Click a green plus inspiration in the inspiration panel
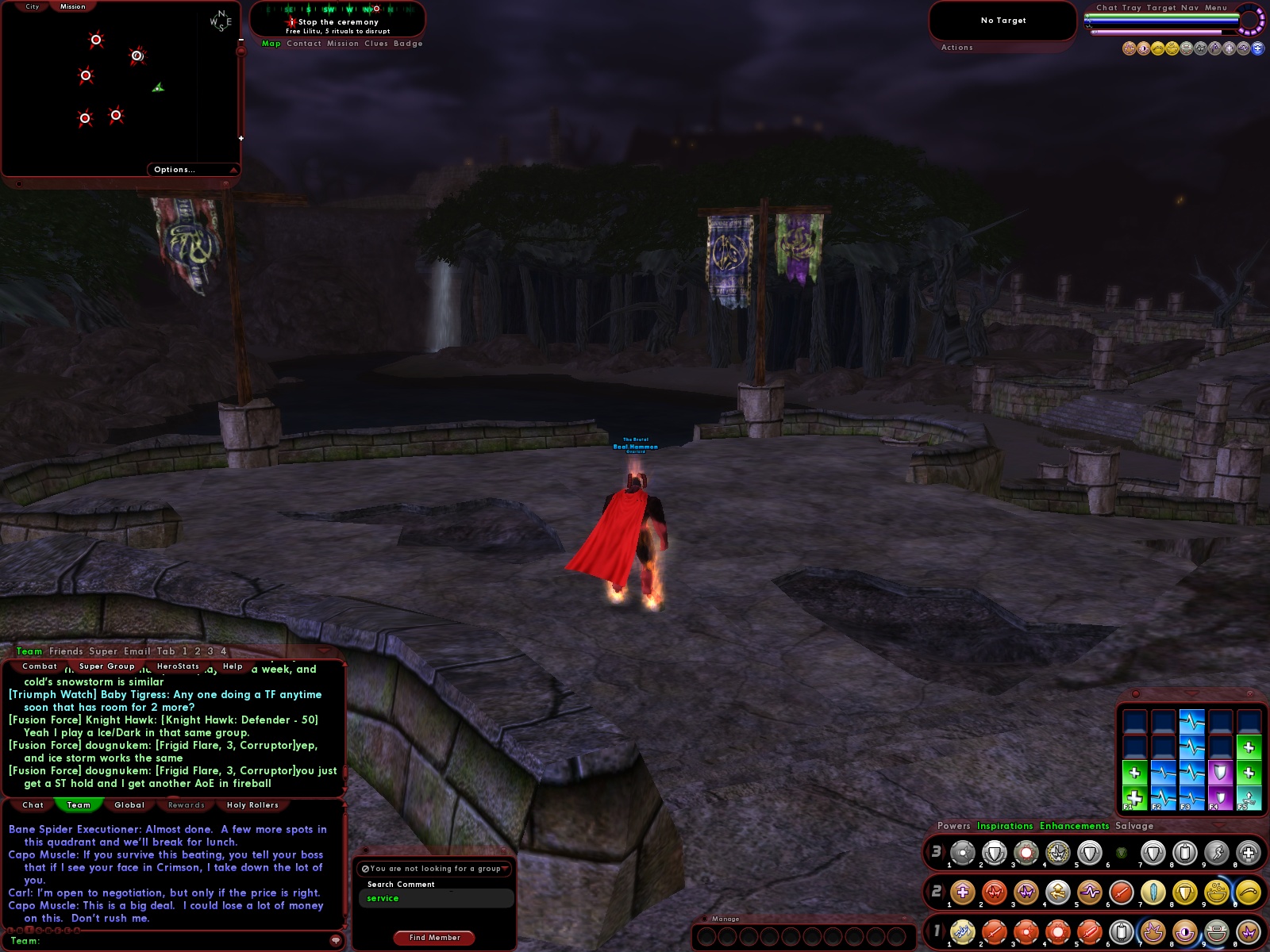This screenshot has height=952, width=1270. pyautogui.click(x=1133, y=797)
